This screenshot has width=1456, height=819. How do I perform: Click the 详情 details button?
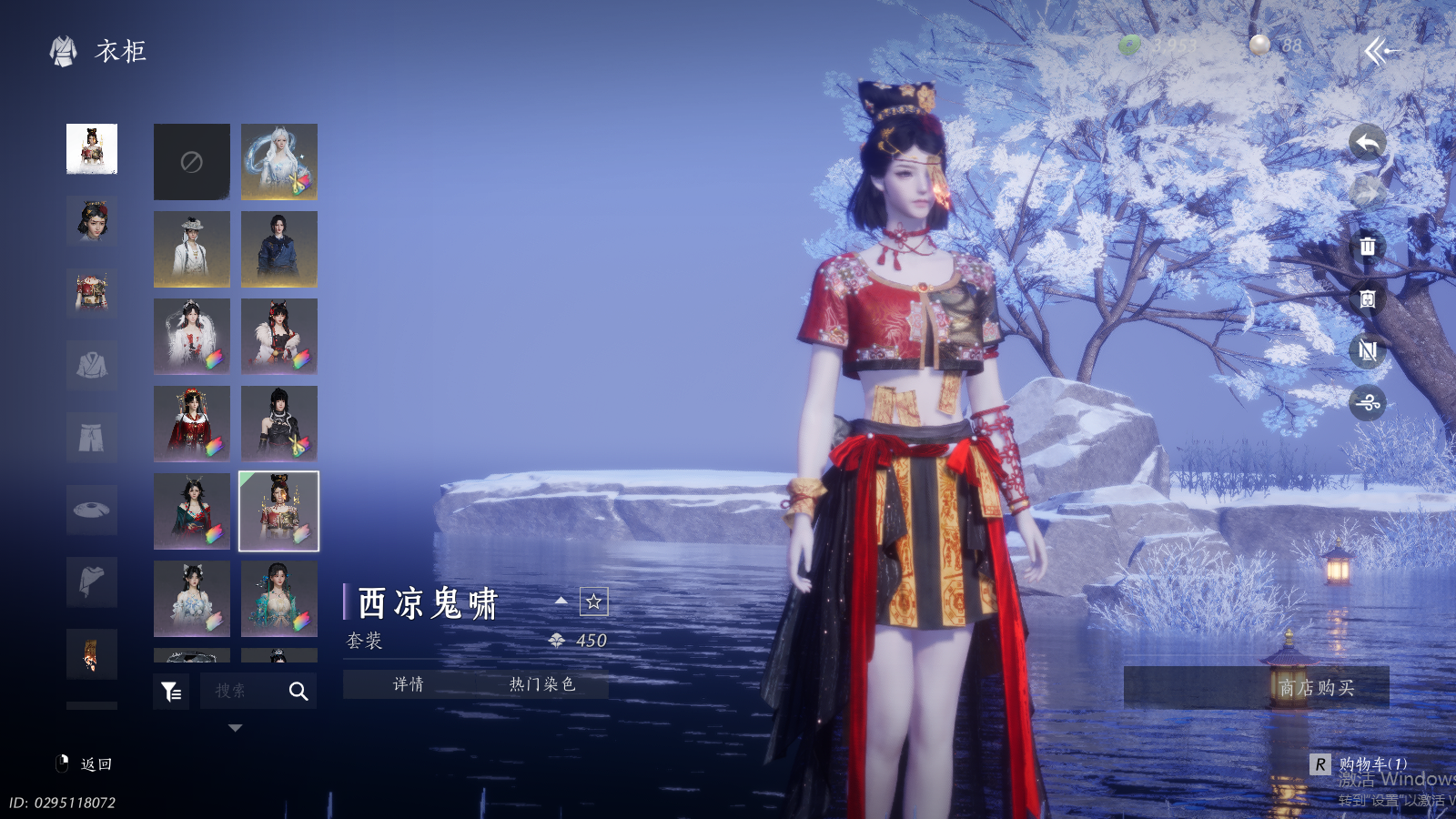[x=409, y=684]
